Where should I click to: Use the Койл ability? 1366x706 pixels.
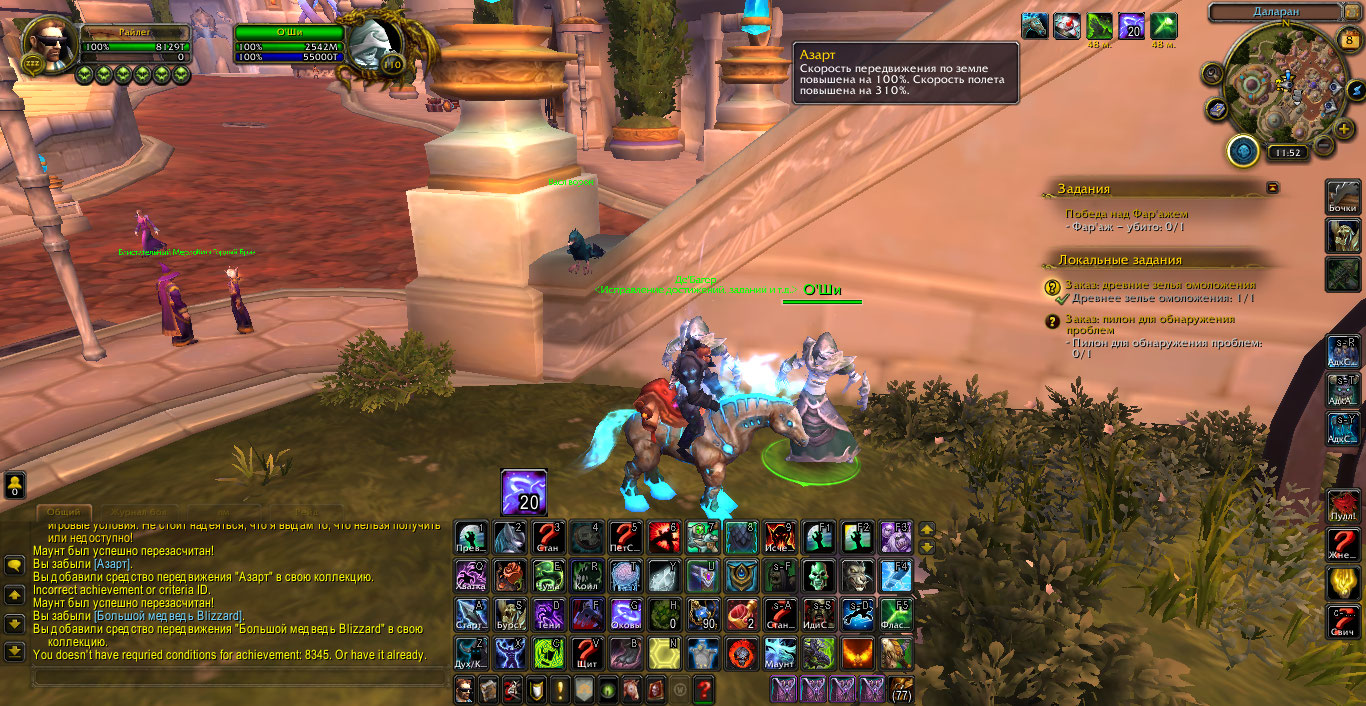coord(587,577)
